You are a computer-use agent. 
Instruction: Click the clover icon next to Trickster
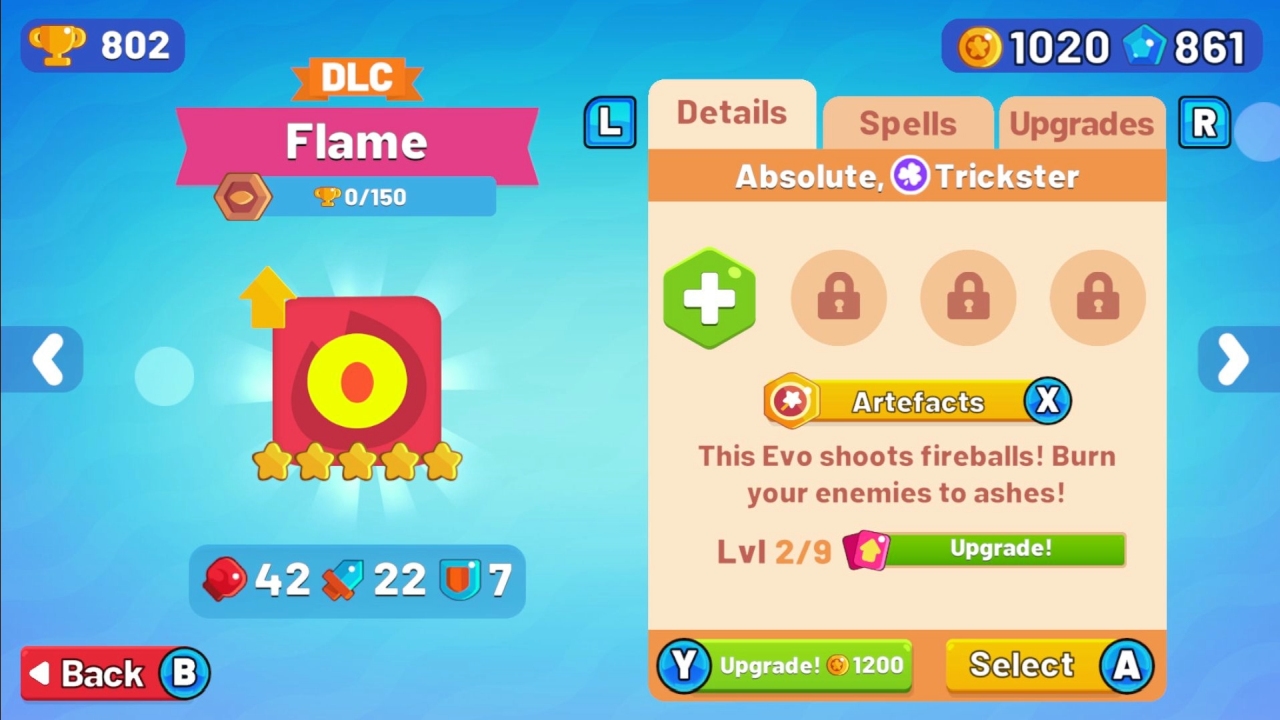point(908,176)
